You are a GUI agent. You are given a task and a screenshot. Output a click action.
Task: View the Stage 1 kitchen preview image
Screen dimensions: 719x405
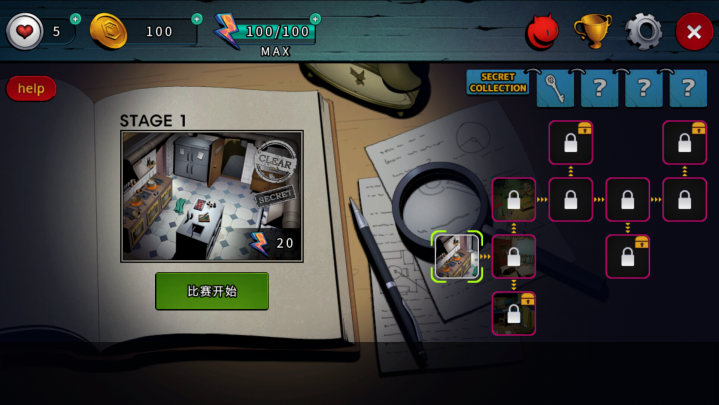click(212, 196)
